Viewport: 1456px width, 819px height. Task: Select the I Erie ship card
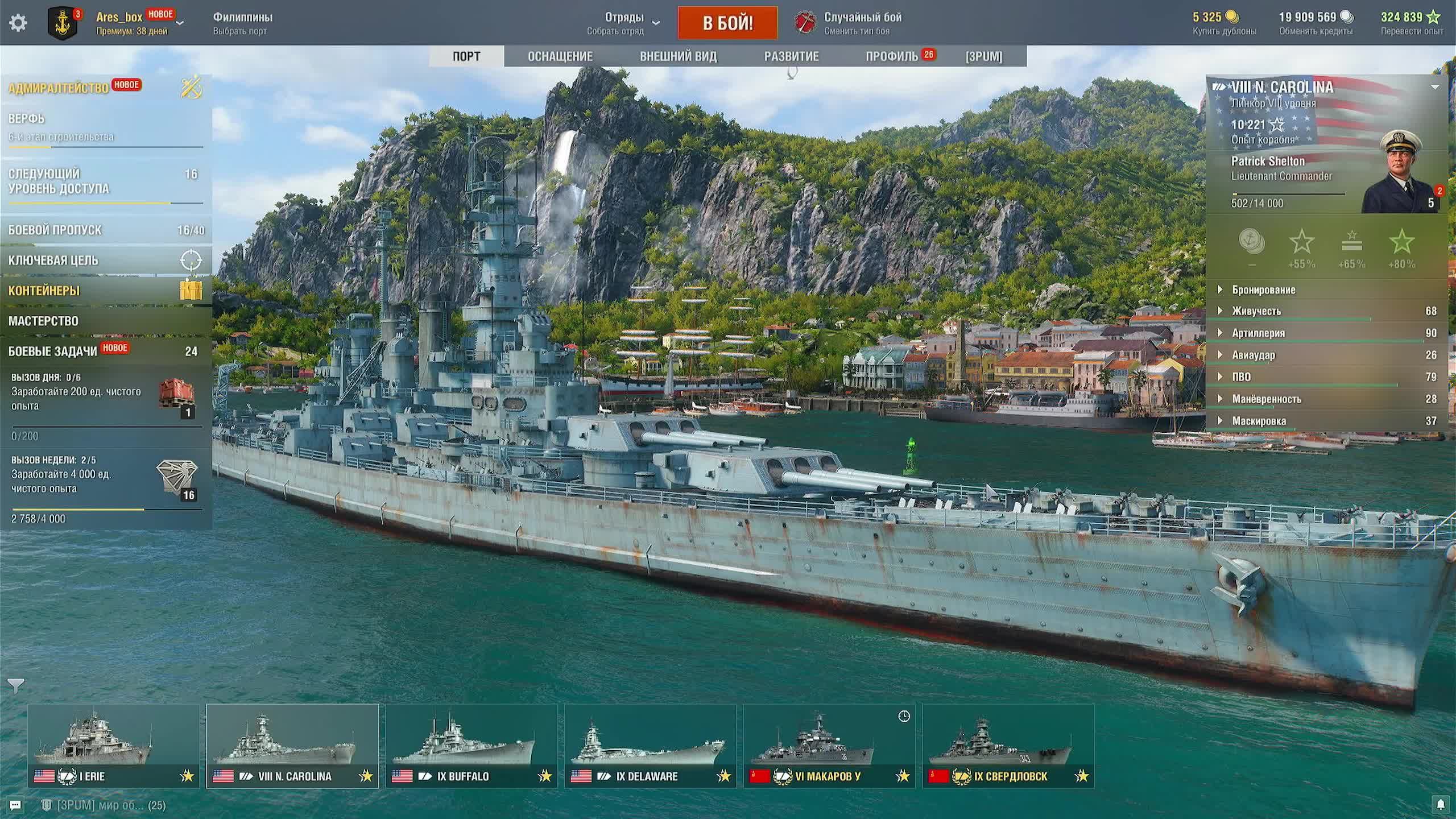click(x=114, y=746)
